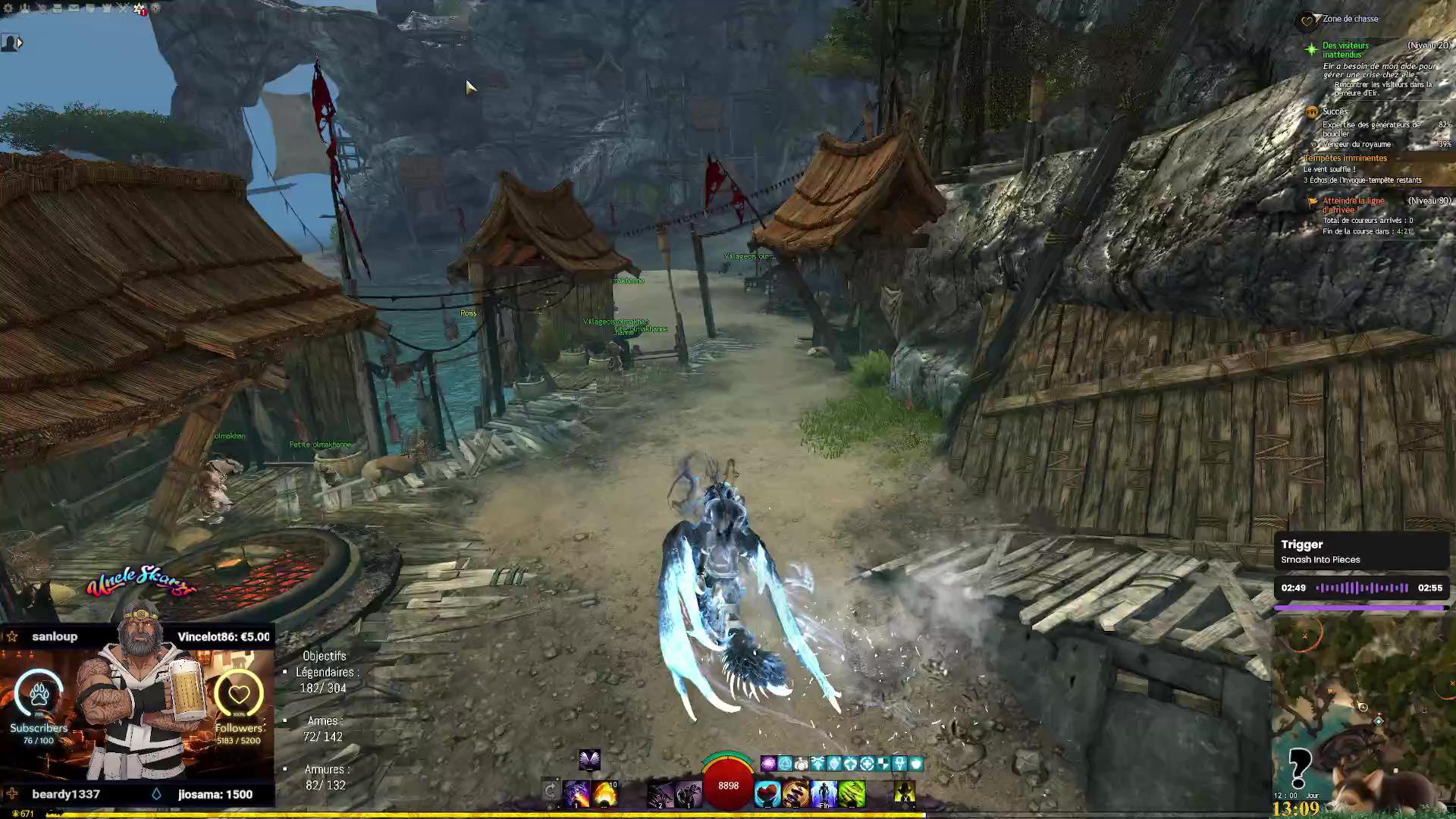Use the fiery orange weapon skill
1456x819 pixels.
coord(605,794)
